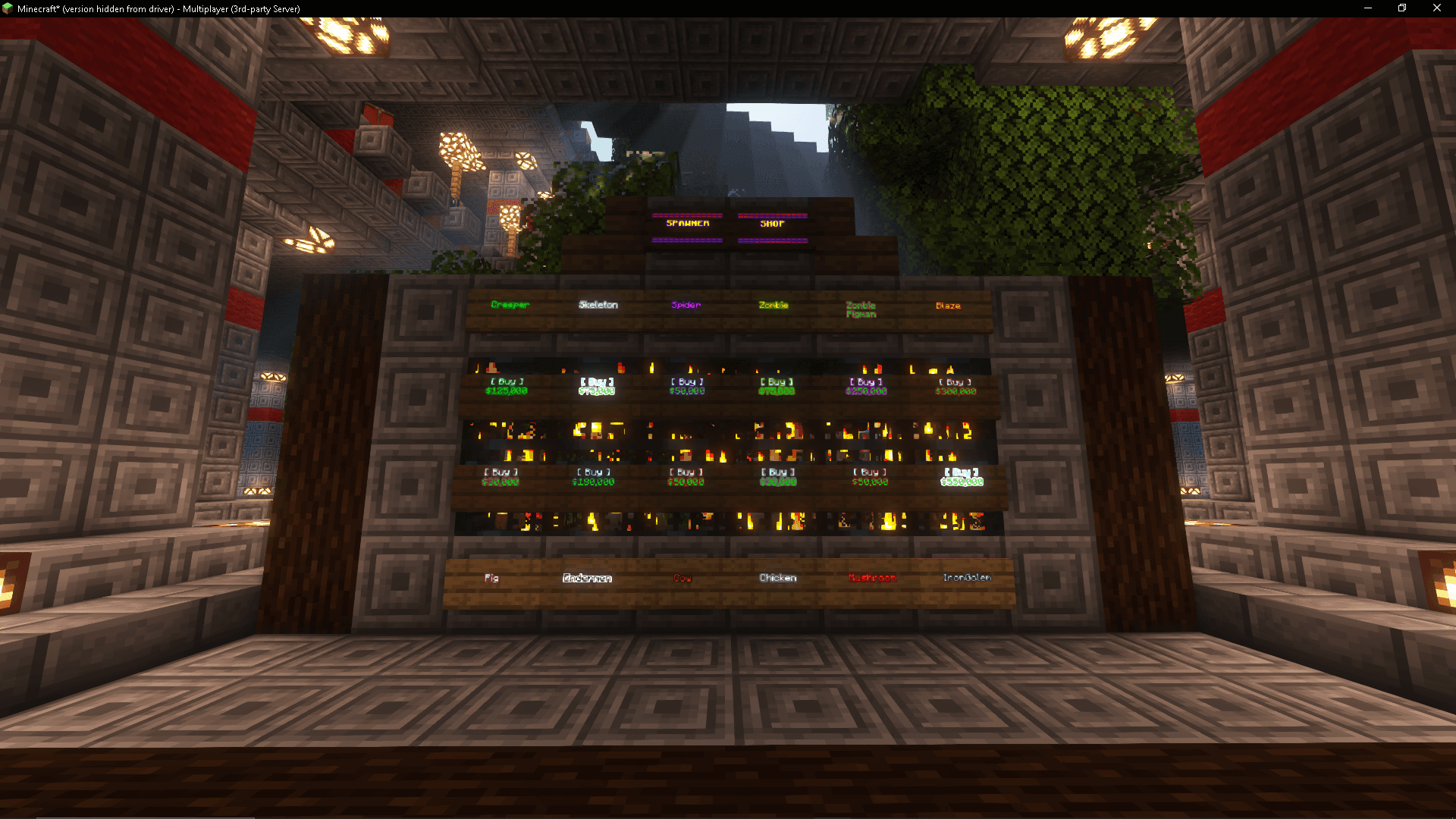
Task: Click the red Mushroom label sign
Action: [871, 577]
